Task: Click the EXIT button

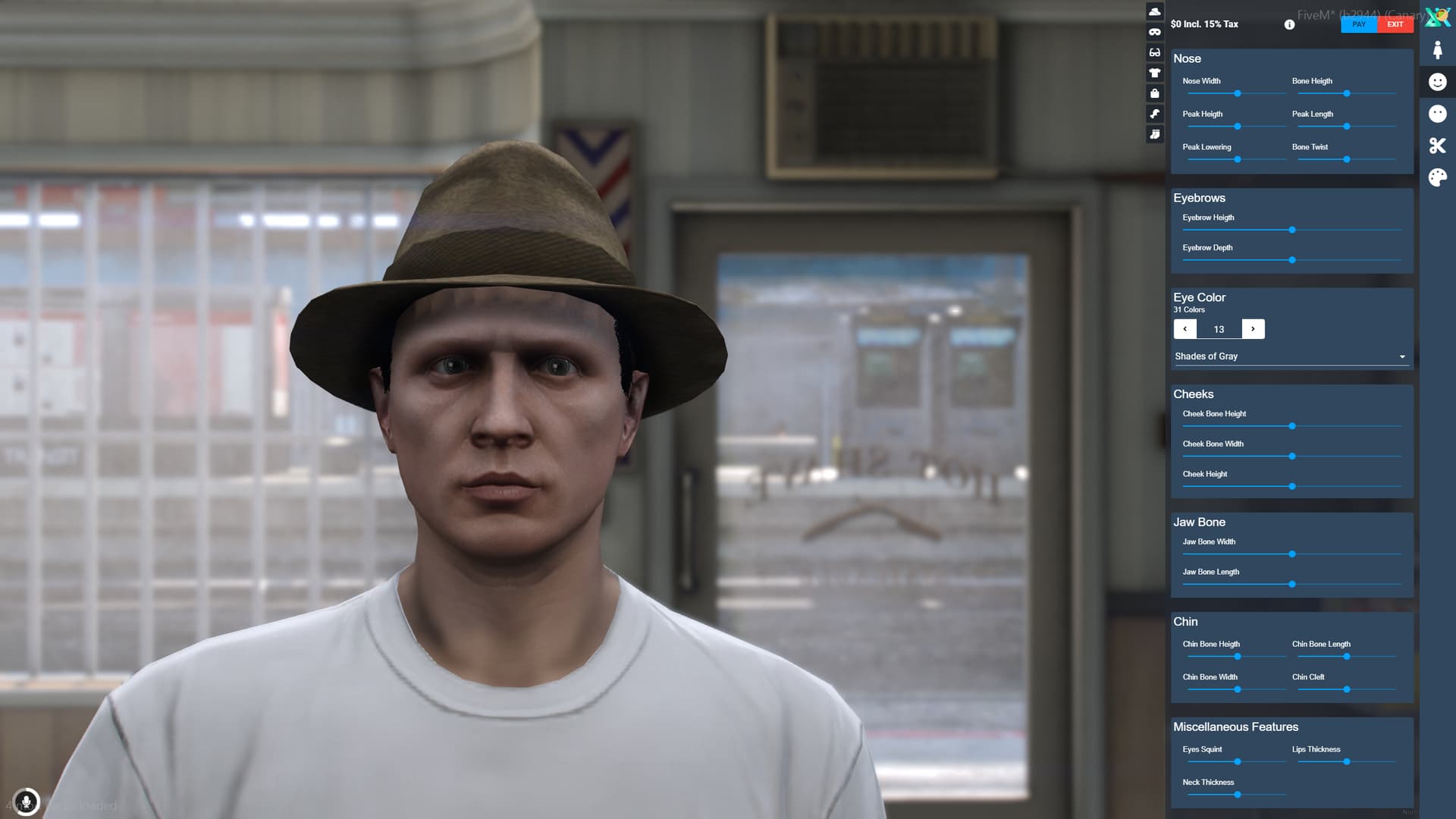Action: [1395, 24]
